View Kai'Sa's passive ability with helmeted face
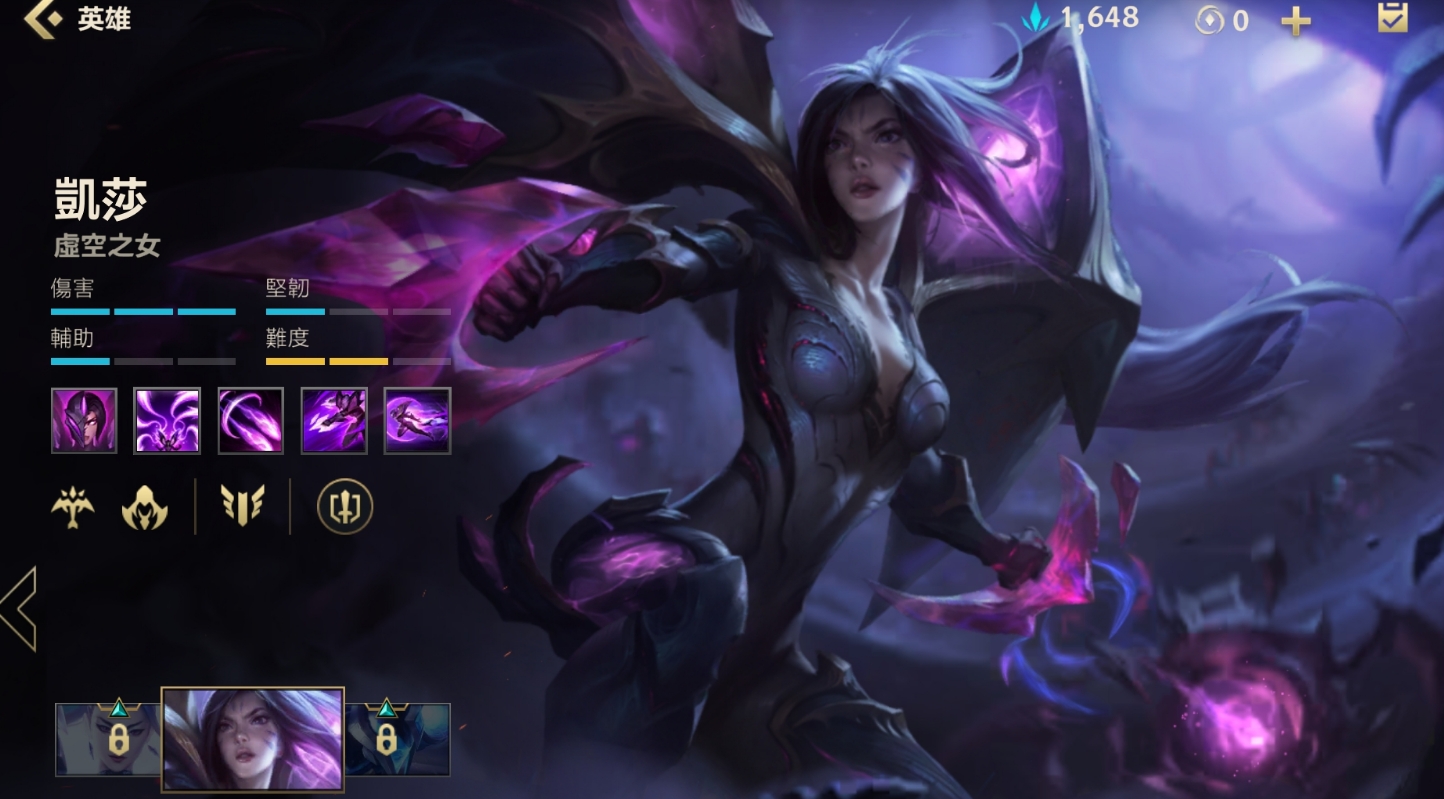1444x799 pixels. click(84, 421)
